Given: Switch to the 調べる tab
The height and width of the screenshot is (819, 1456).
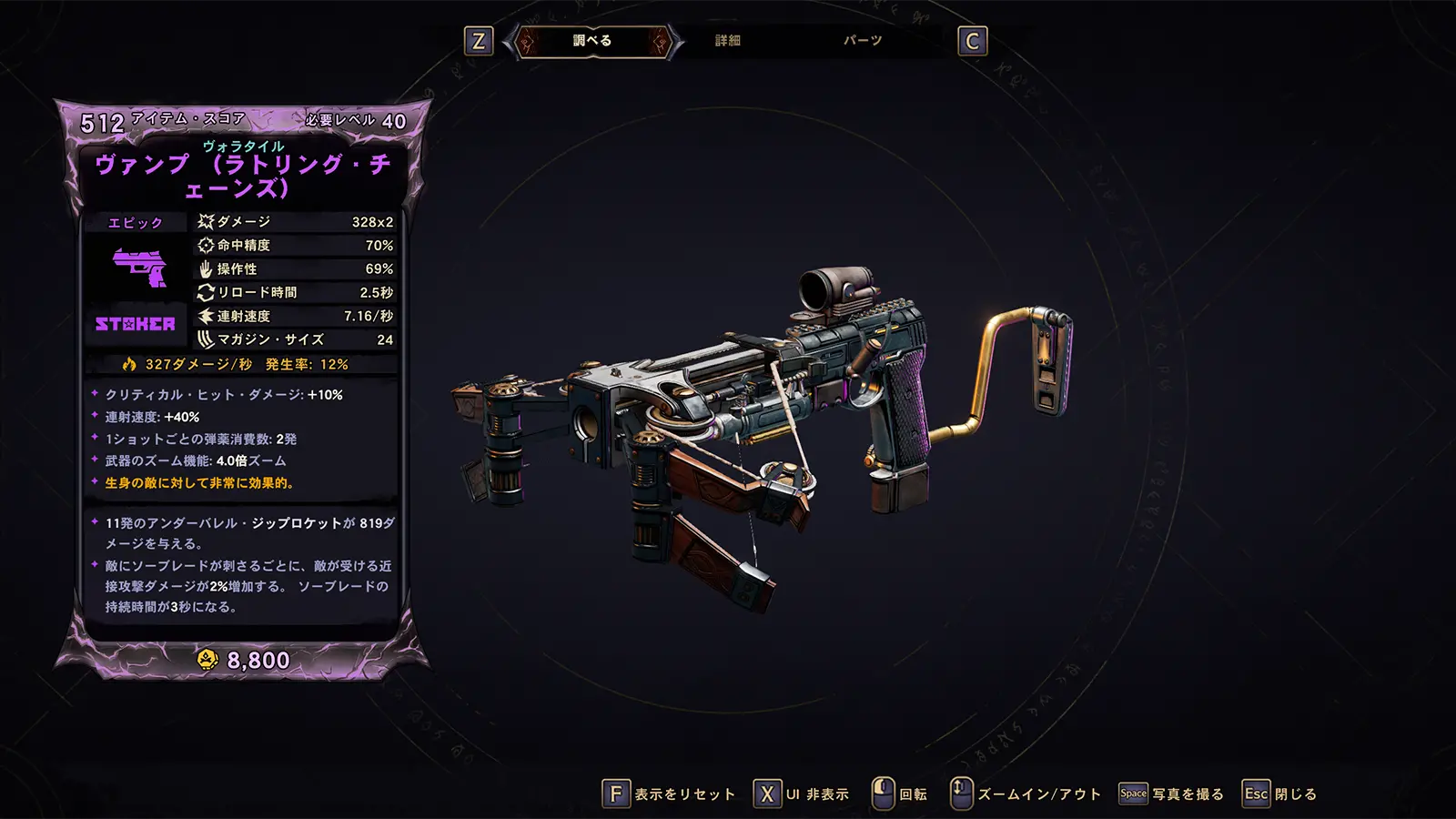Looking at the screenshot, I should tap(592, 41).
